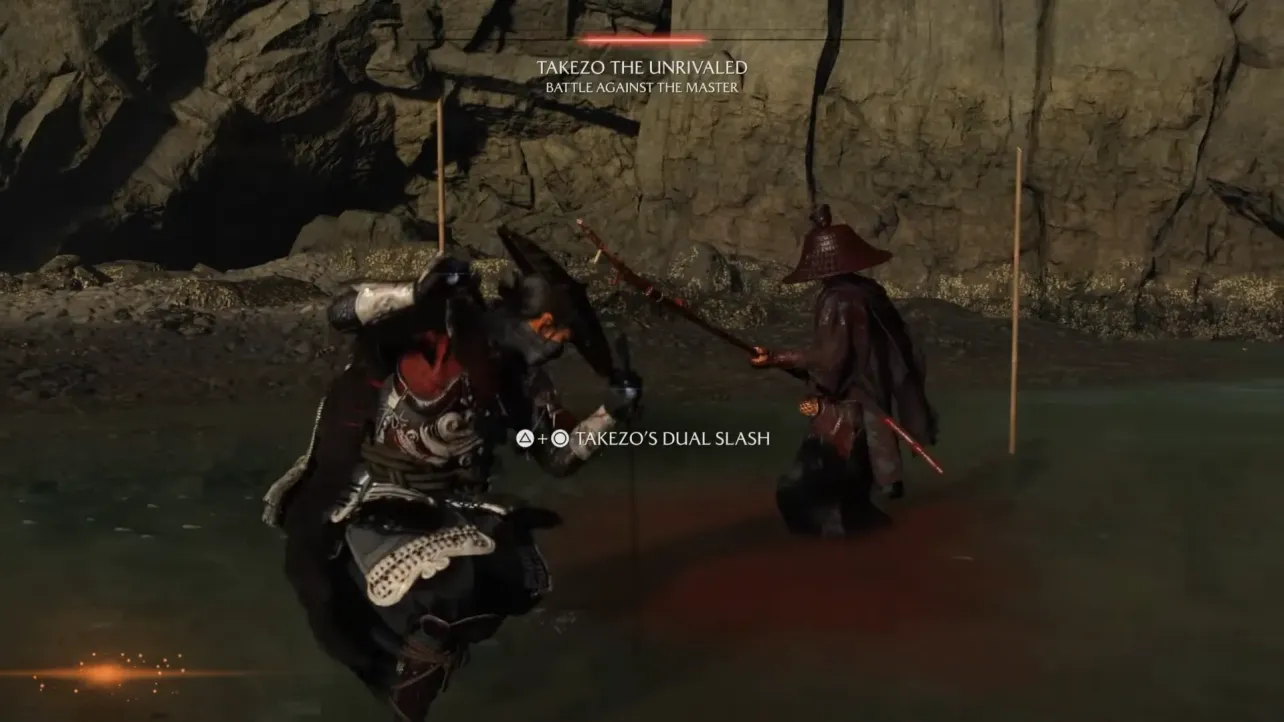Click the TAKEZO'S DUAL SLASH label

coord(672,438)
